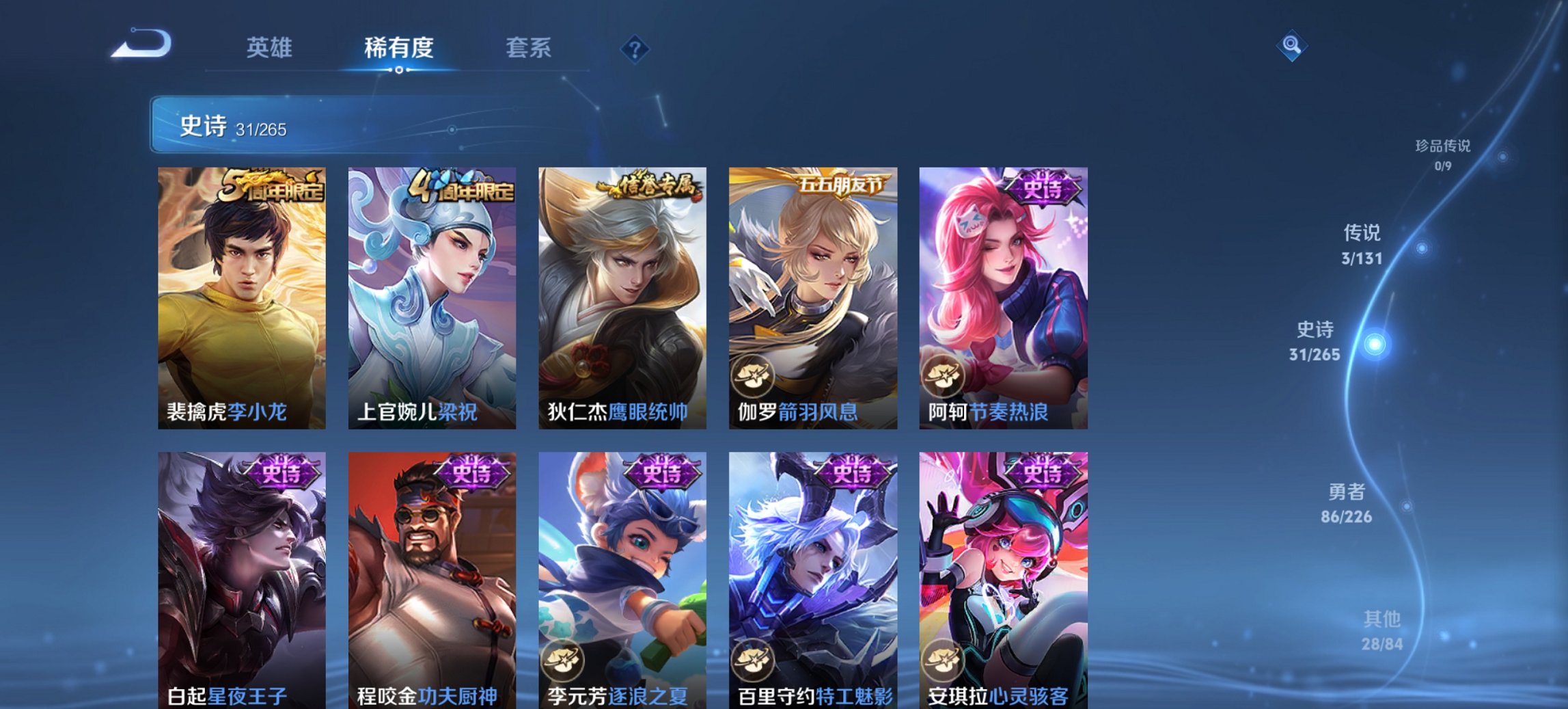1568x709 pixels.
Task: Switch to the 套系 tab
Action: [x=528, y=49]
